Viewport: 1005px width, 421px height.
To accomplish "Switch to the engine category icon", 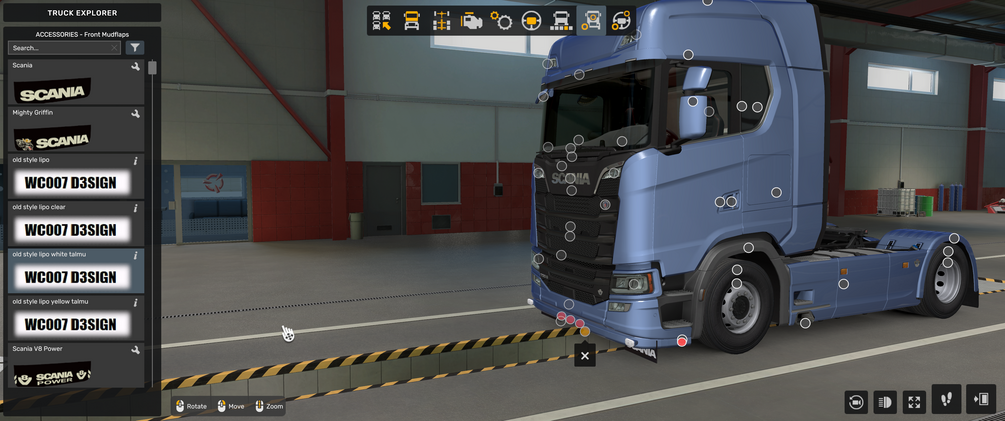I will click(471, 21).
